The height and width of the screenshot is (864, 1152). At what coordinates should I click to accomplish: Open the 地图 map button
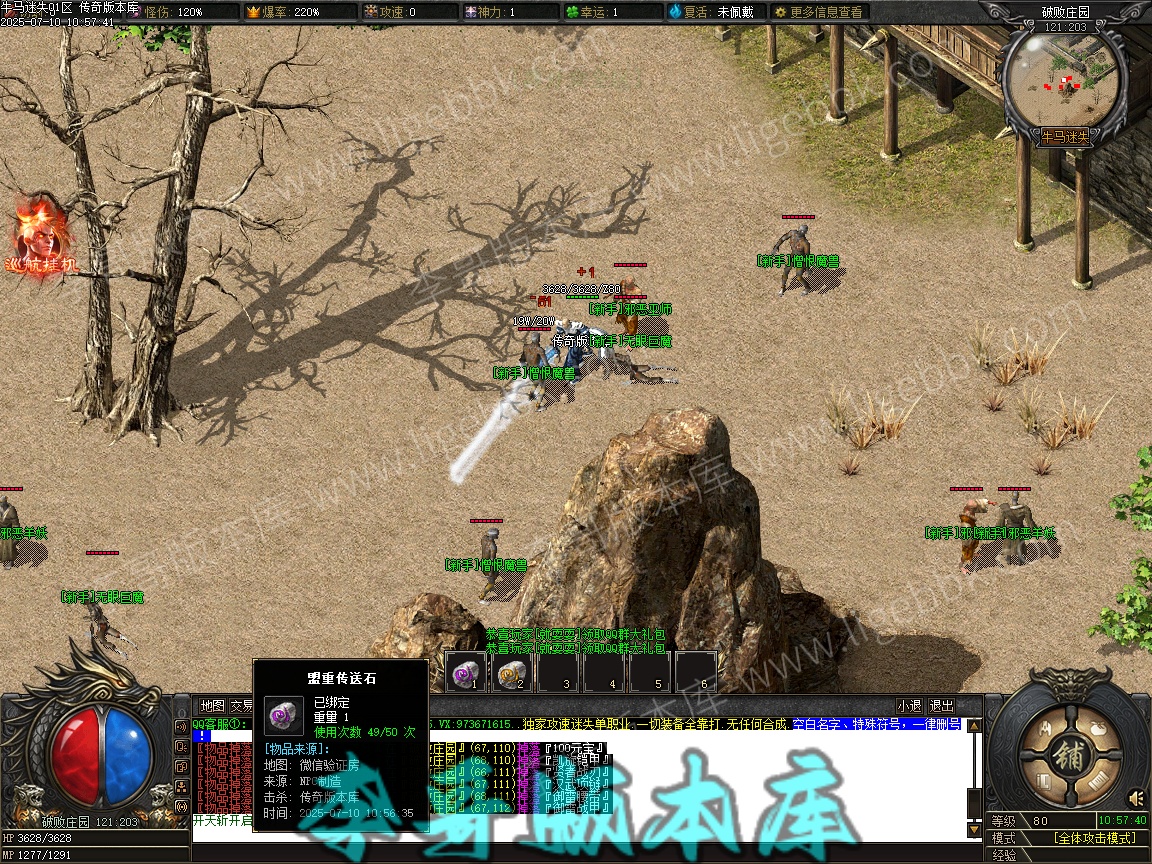coord(212,705)
